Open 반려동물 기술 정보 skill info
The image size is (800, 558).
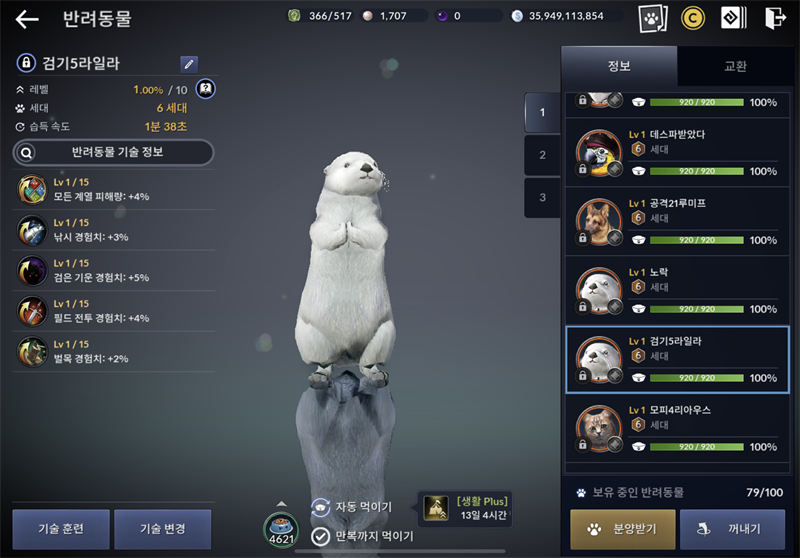113,152
